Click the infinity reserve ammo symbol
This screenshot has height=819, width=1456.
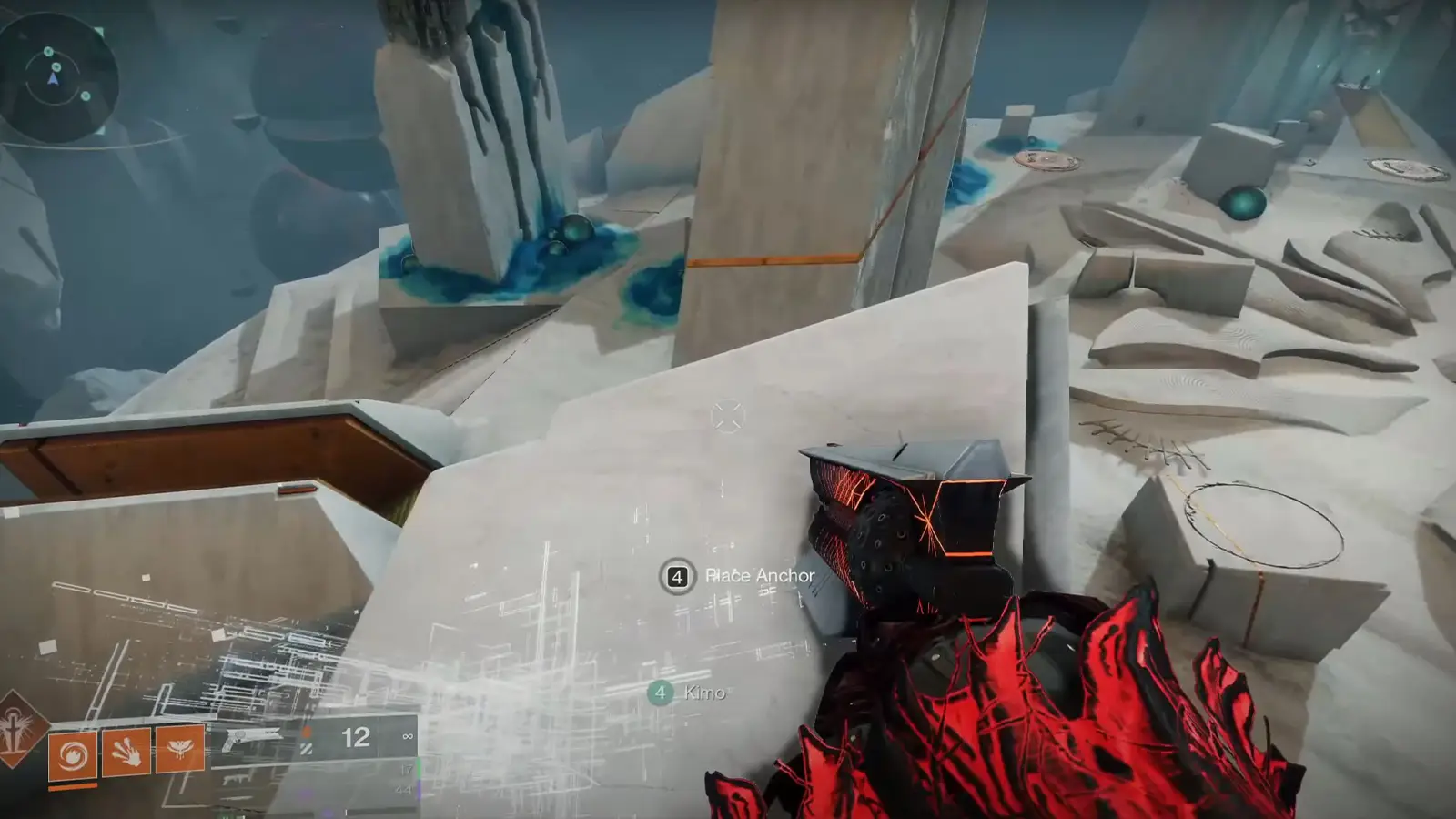coord(408,737)
